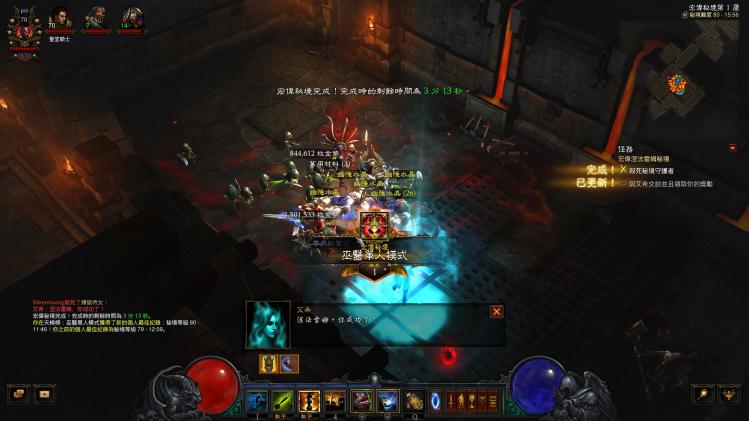Activate the first skill slot on the action bar
This screenshot has width=749, height=421.
point(257,401)
